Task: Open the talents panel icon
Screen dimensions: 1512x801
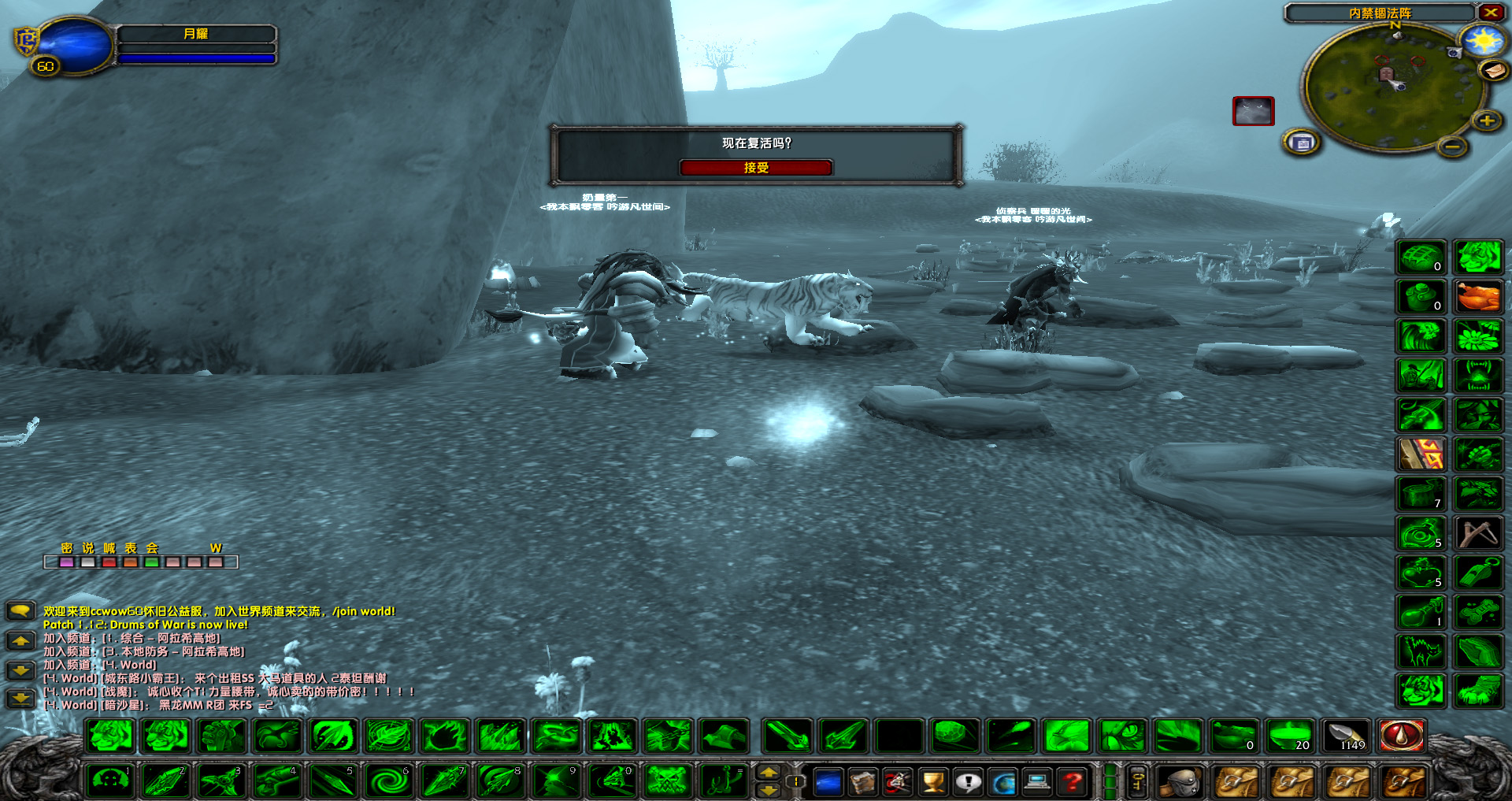Action: coord(896,783)
